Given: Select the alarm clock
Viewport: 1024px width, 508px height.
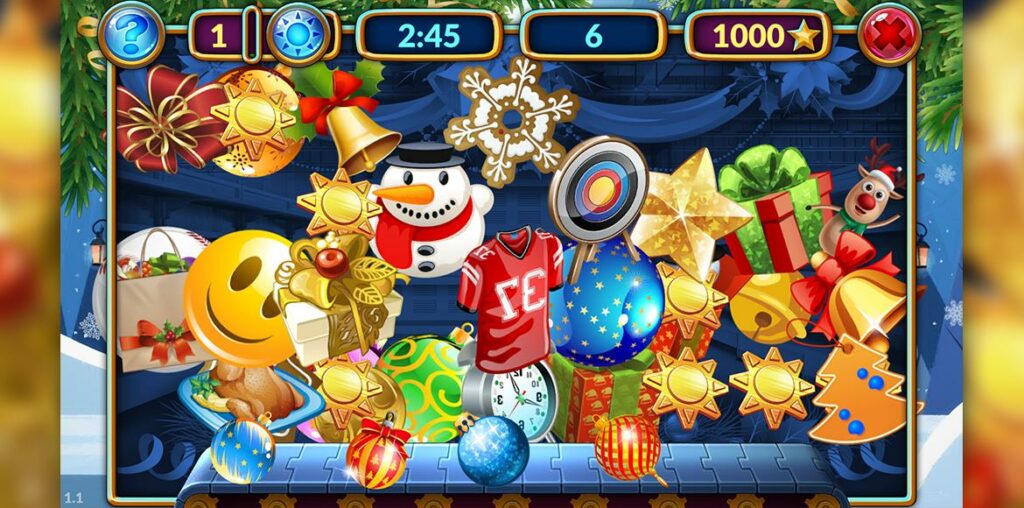Looking at the screenshot, I should pyautogui.click(x=519, y=401).
